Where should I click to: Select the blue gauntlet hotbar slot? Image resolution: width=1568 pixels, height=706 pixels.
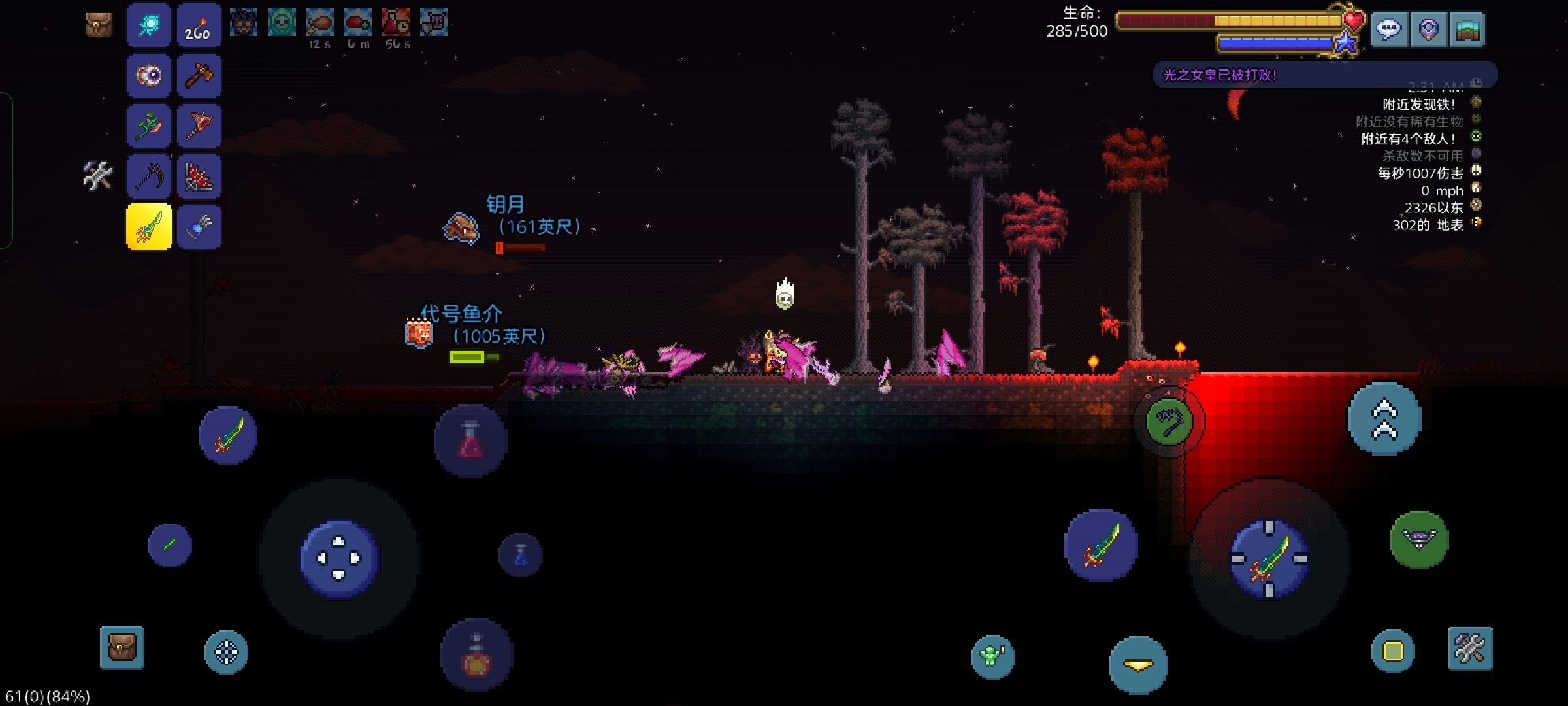point(199,227)
